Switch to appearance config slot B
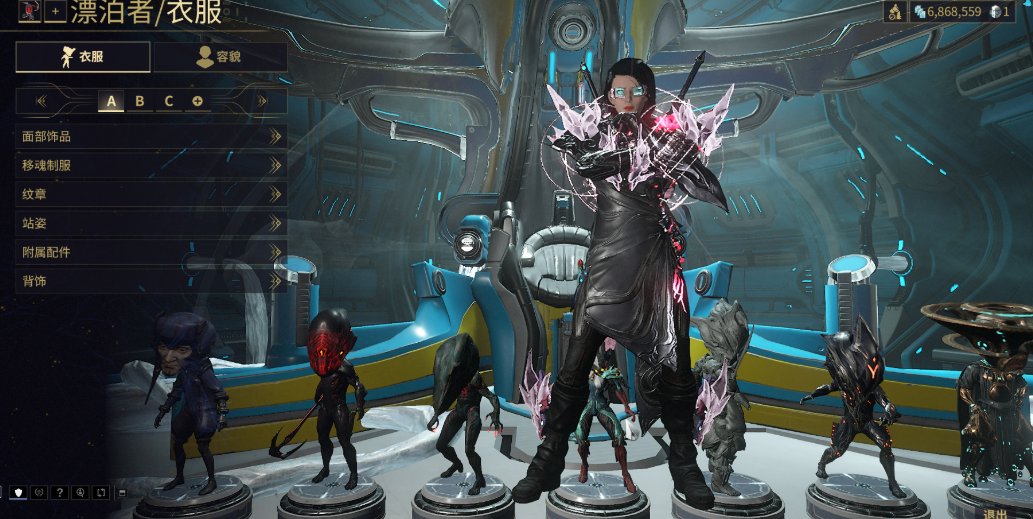The image size is (1033, 519). click(x=140, y=101)
